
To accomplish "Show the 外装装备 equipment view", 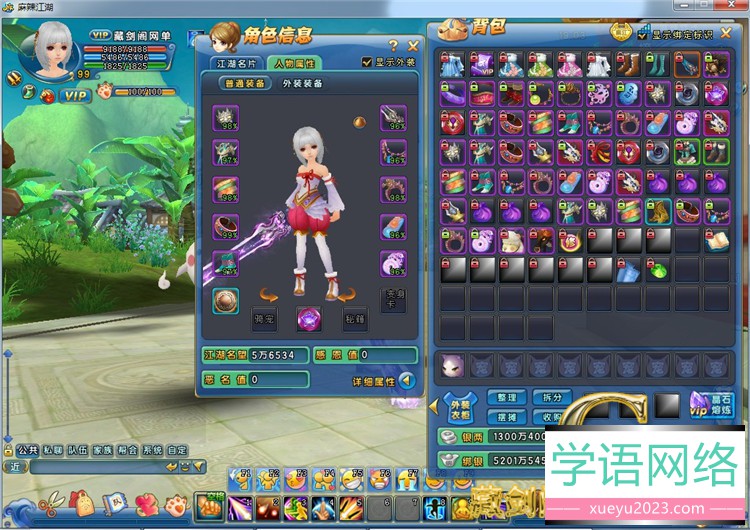I will [x=303, y=84].
